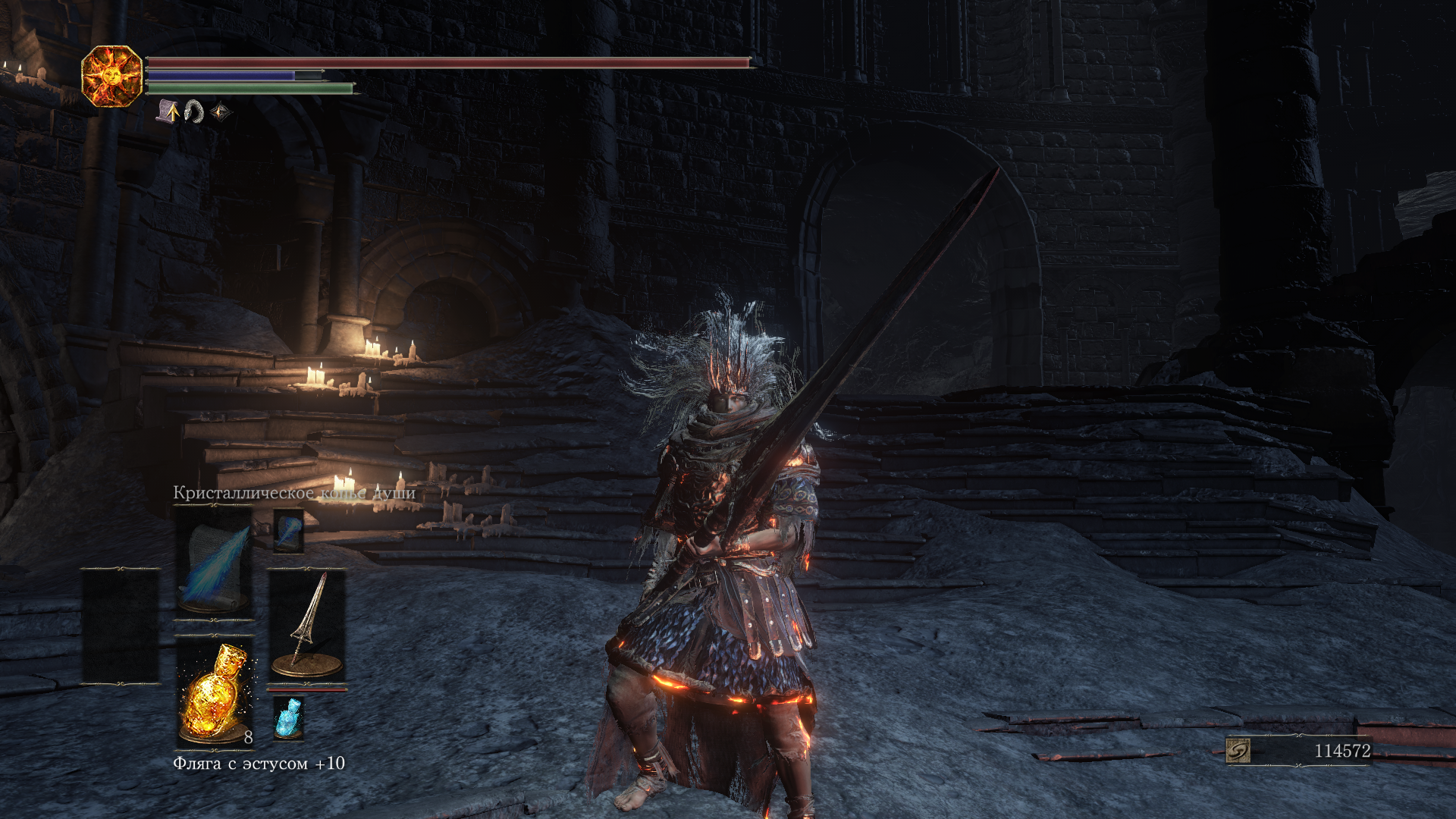Choose the greatsword right-hand weapon slot
1456x819 pixels.
pos(307,626)
